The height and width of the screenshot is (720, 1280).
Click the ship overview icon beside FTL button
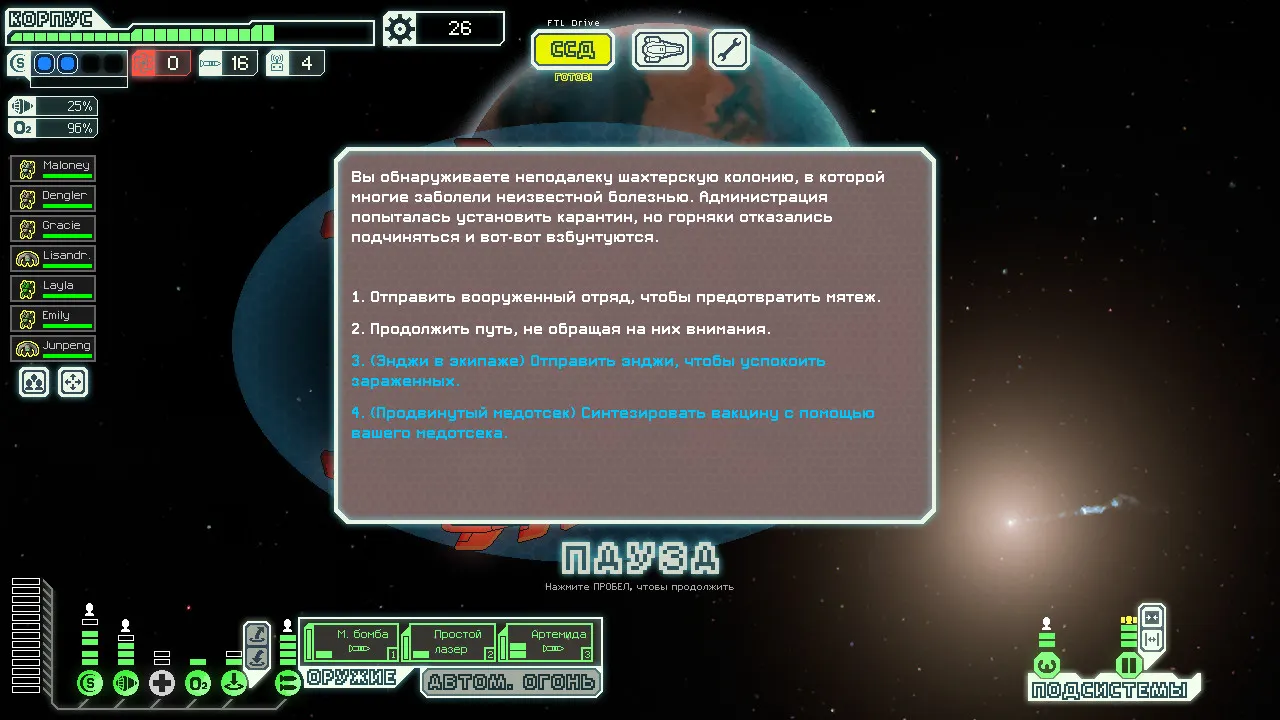661,49
